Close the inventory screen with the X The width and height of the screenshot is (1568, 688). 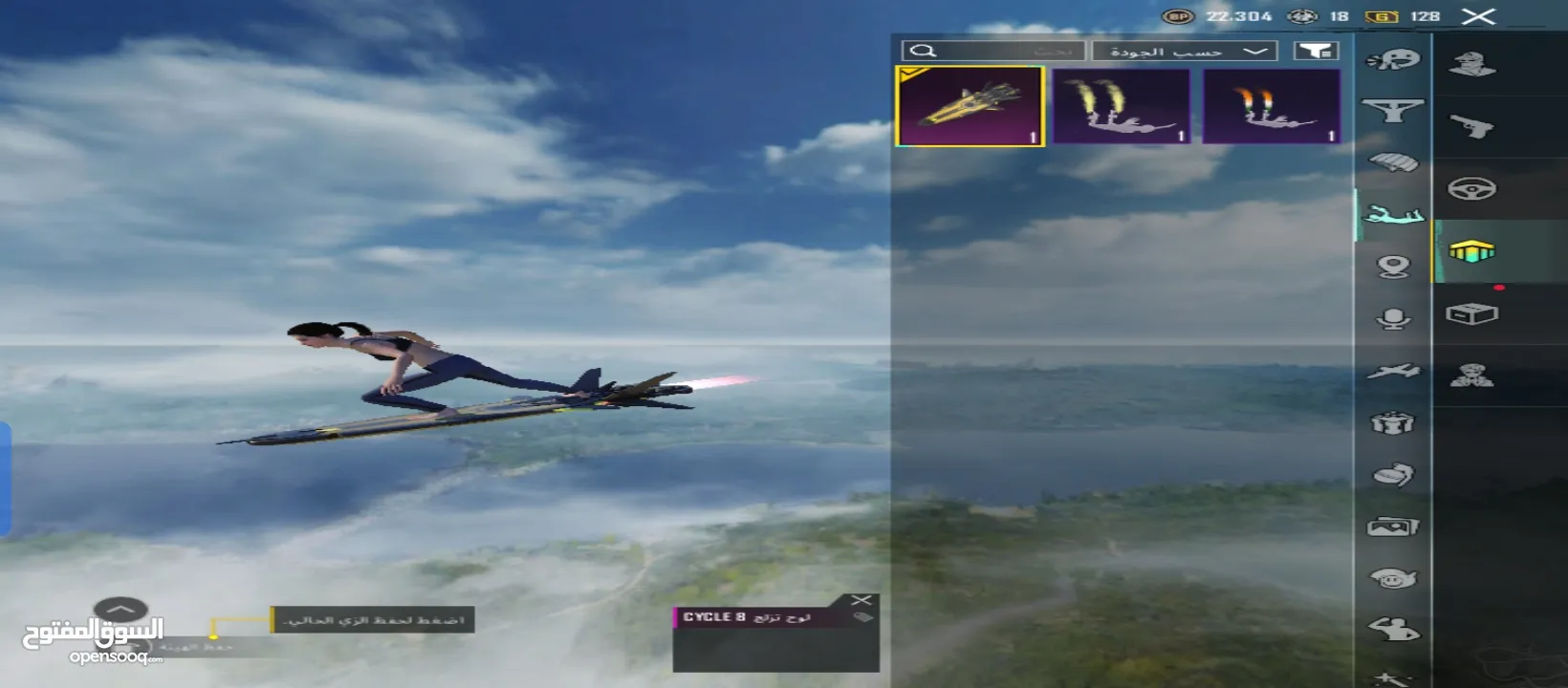coord(1478,16)
